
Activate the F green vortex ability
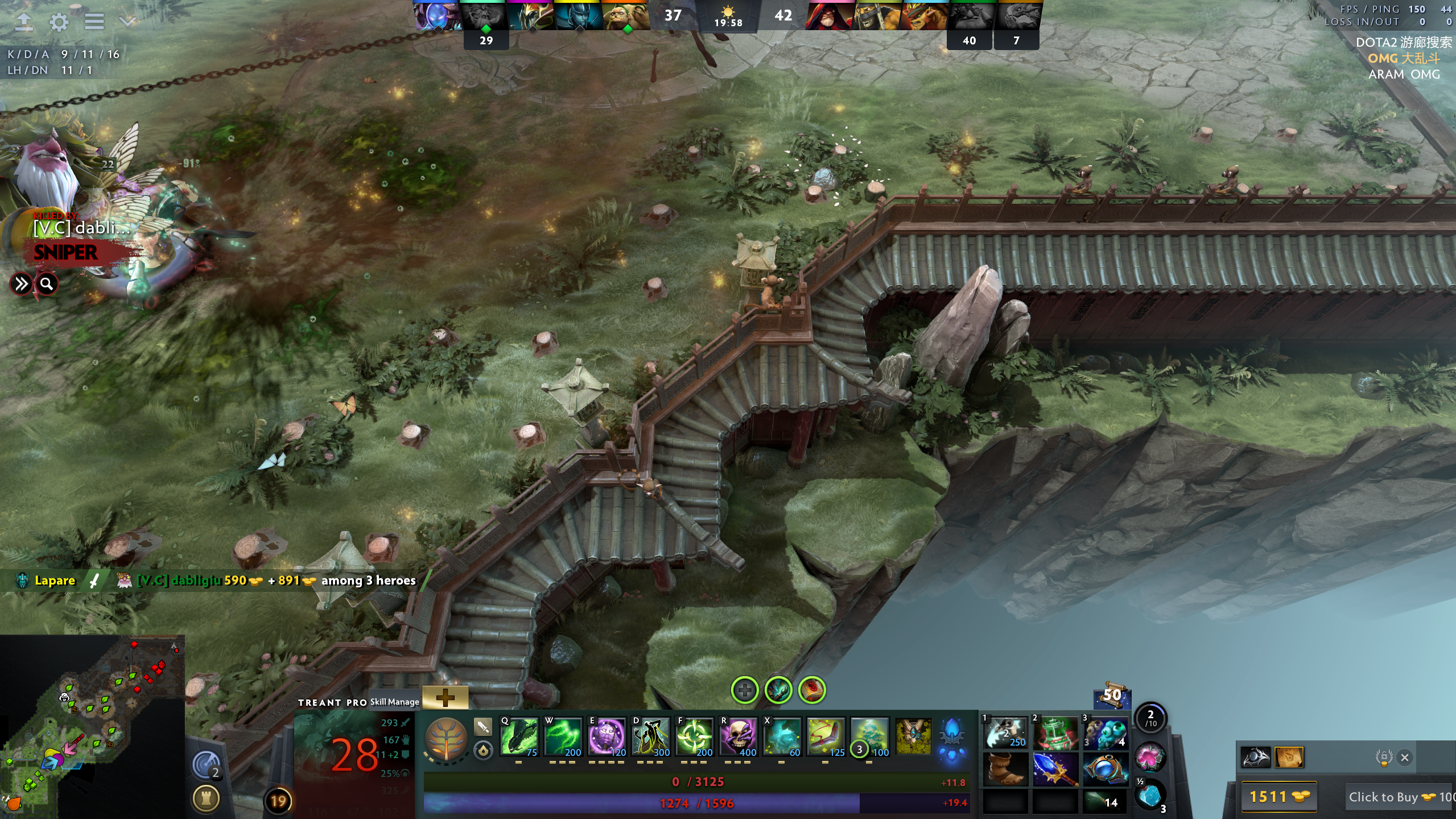tap(694, 736)
